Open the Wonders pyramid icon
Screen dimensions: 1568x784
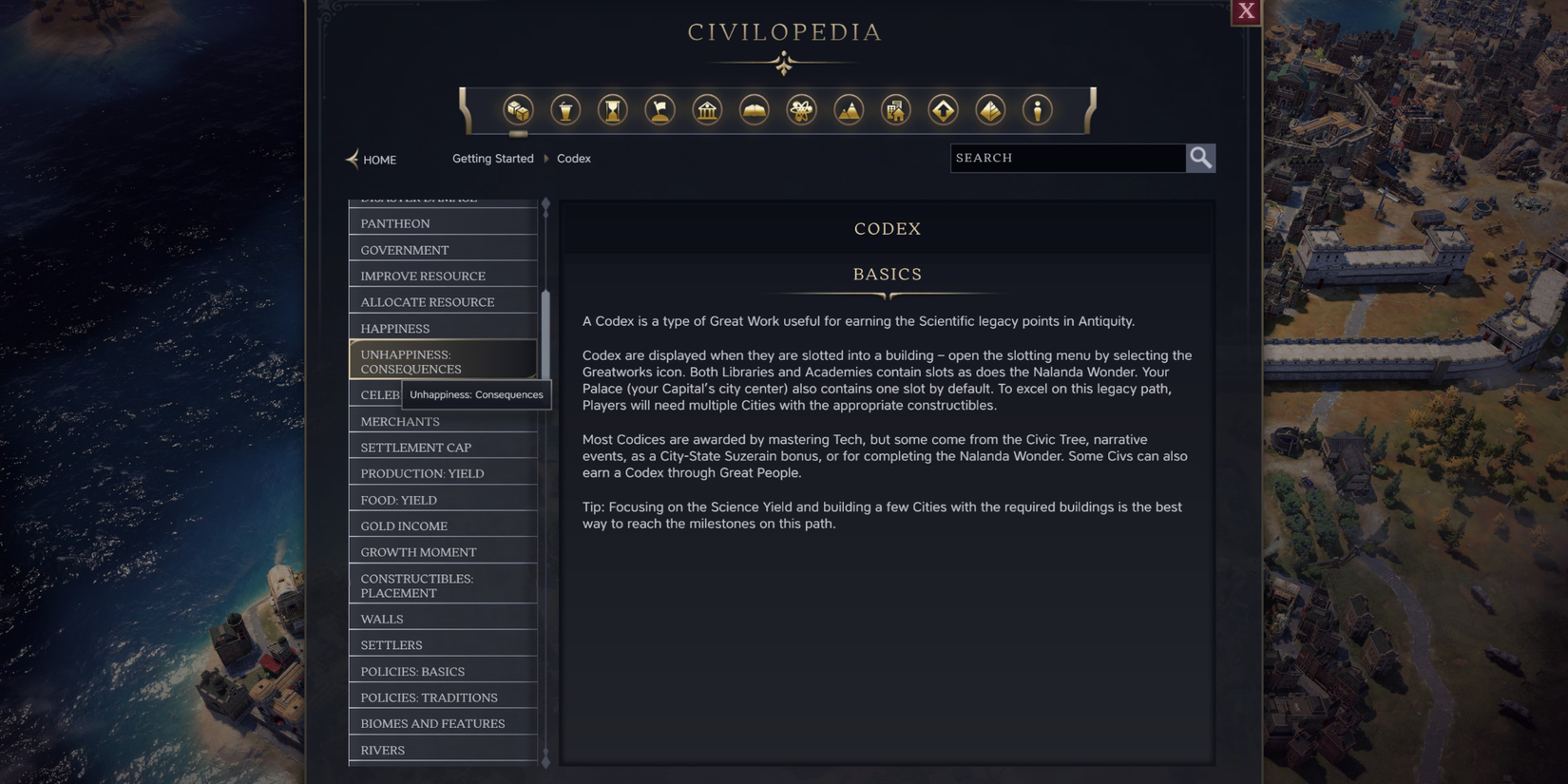tap(989, 109)
